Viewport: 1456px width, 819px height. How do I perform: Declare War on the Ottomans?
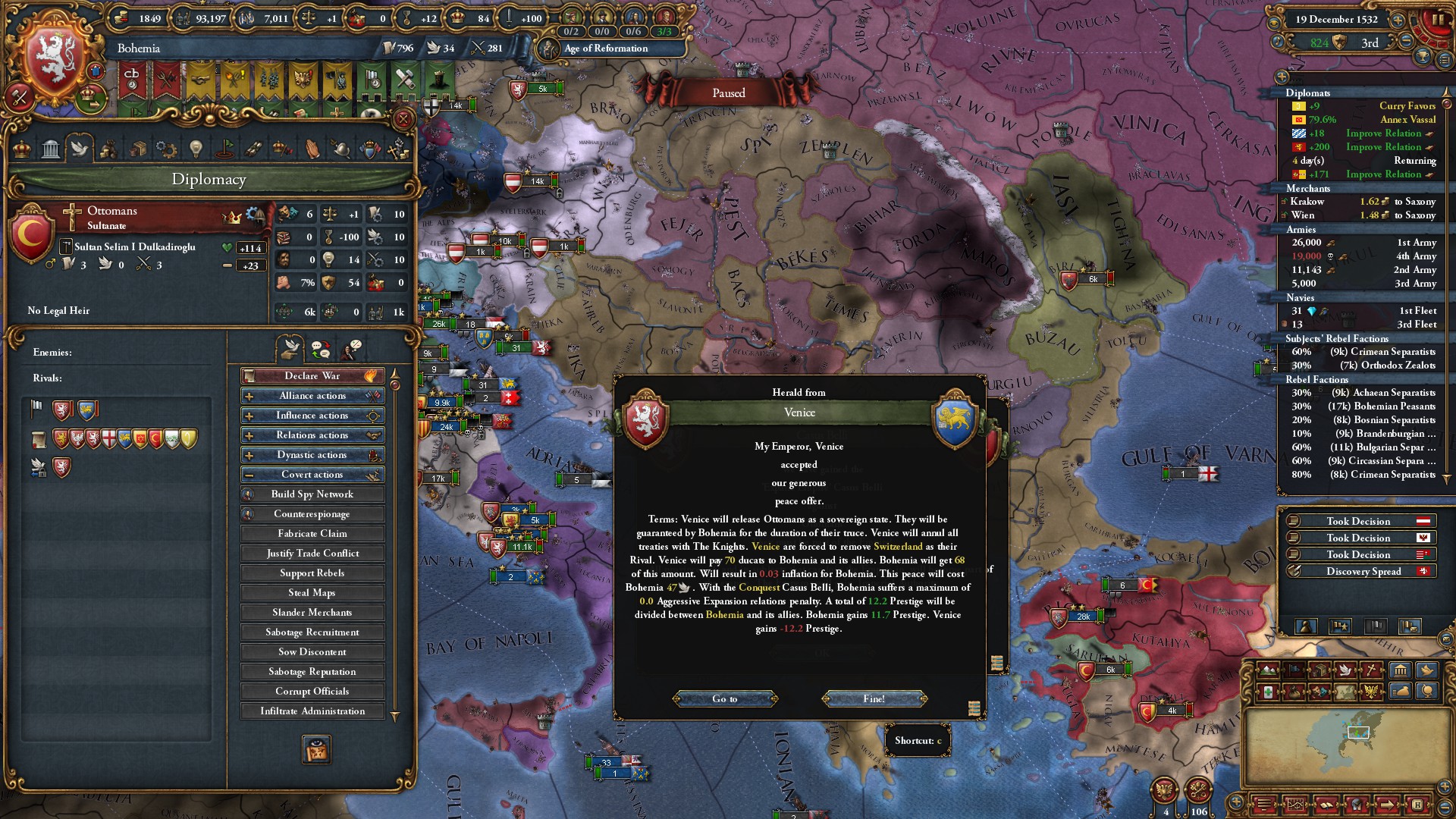coord(312,376)
